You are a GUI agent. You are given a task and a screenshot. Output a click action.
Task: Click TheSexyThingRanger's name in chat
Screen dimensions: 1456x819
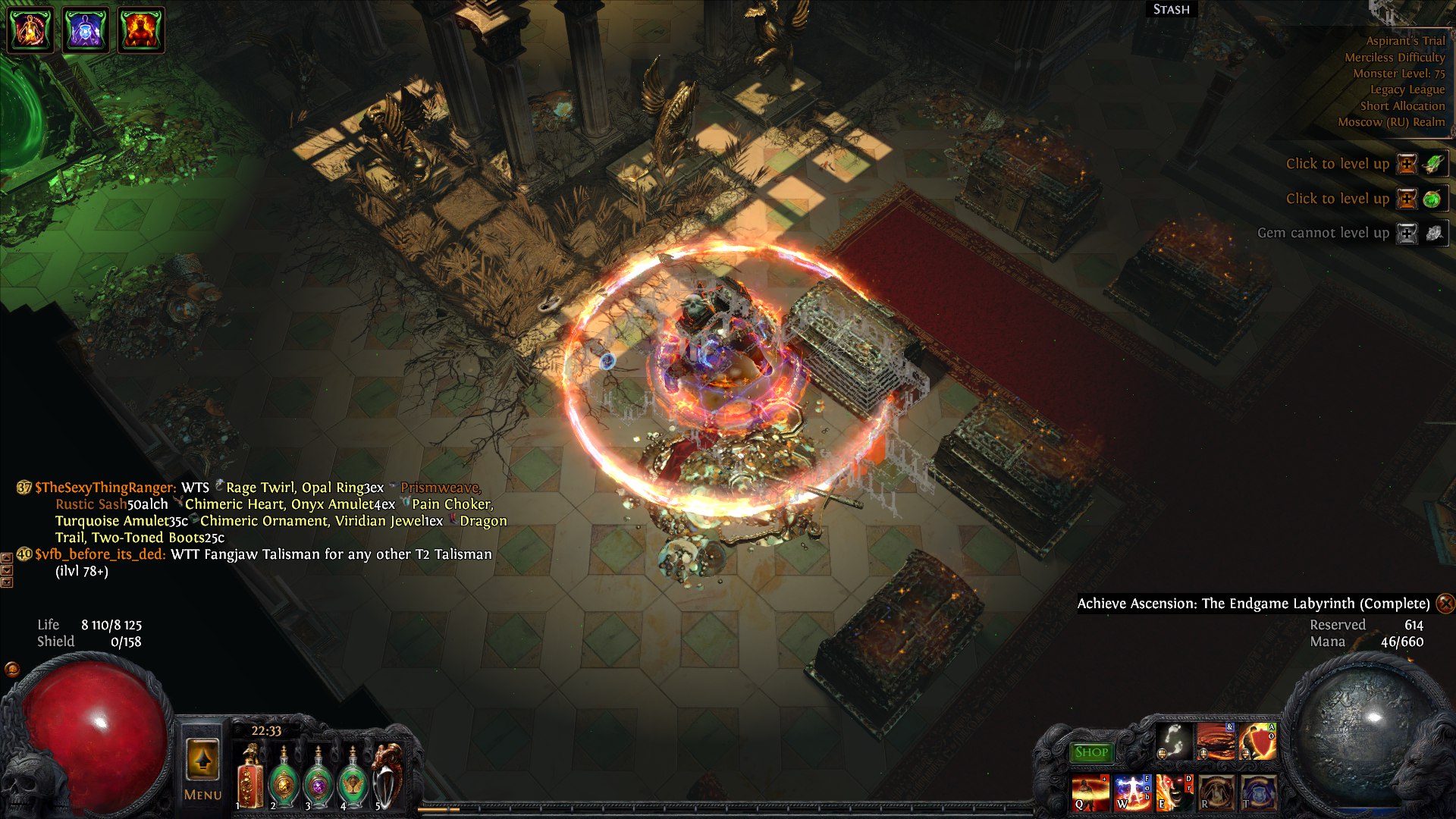tap(105, 488)
